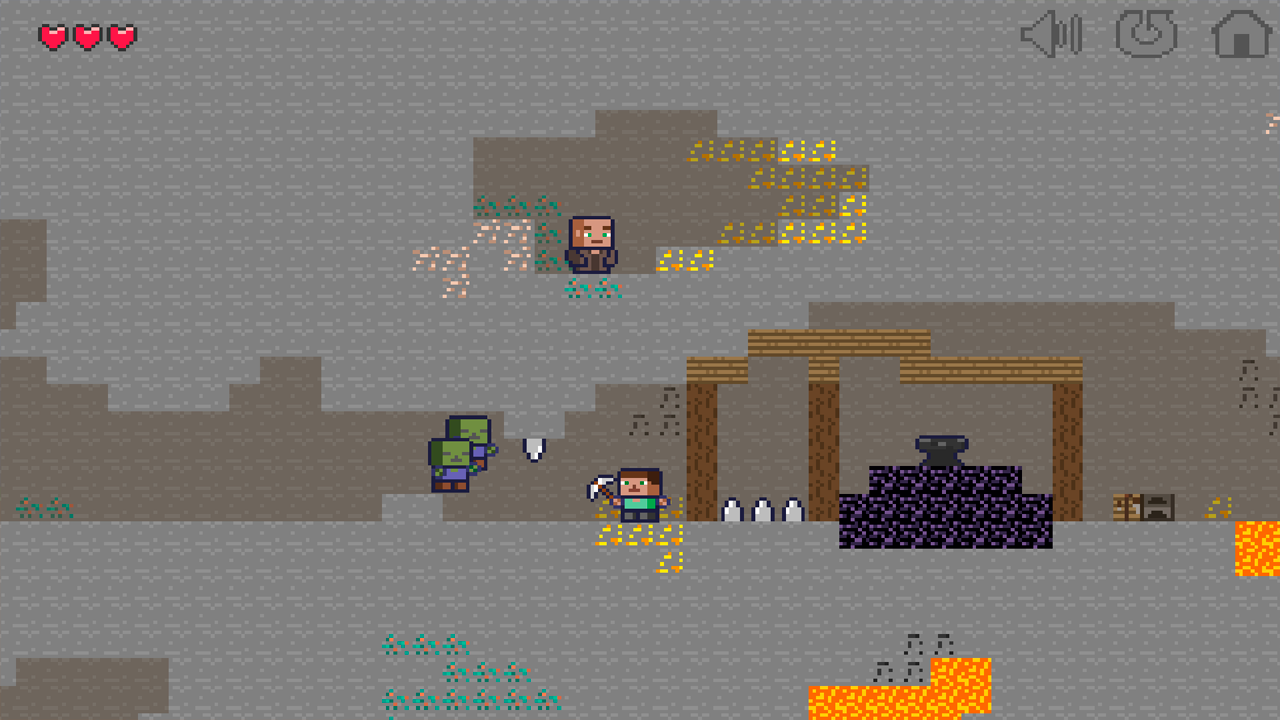Click the rightmost white egg
This screenshot has height=720, width=1280.
click(791, 510)
